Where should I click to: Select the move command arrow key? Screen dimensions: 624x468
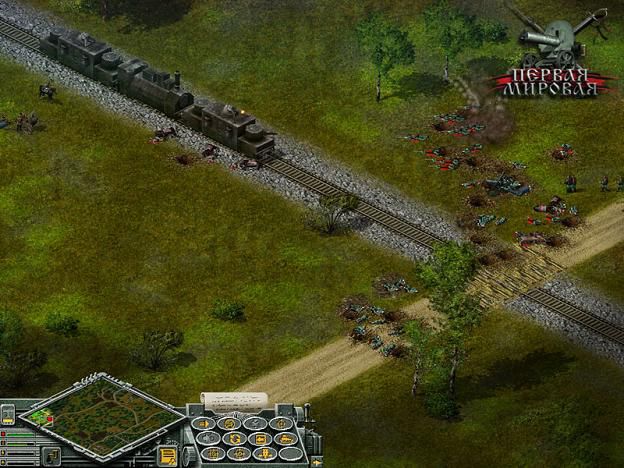[x=203, y=423]
